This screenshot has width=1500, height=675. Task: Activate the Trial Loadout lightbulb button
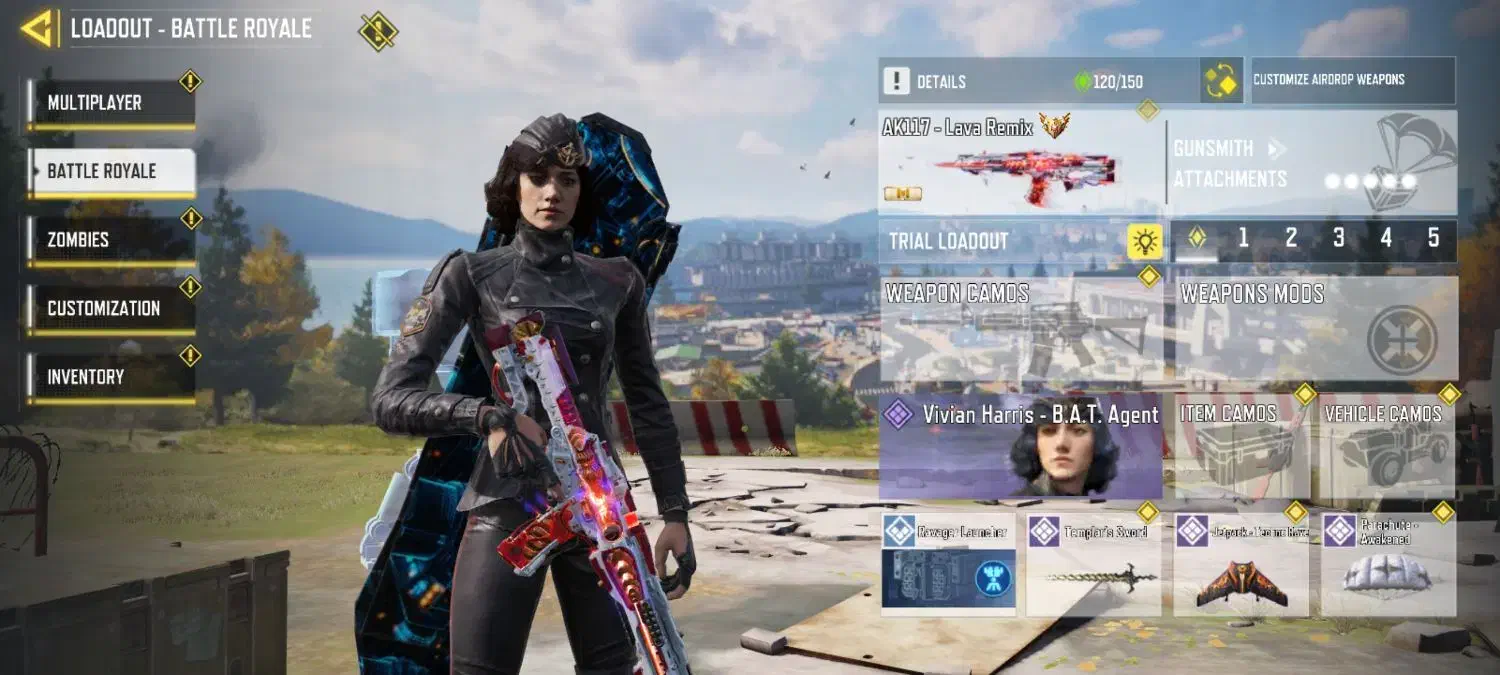click(x=1144, y=241)
